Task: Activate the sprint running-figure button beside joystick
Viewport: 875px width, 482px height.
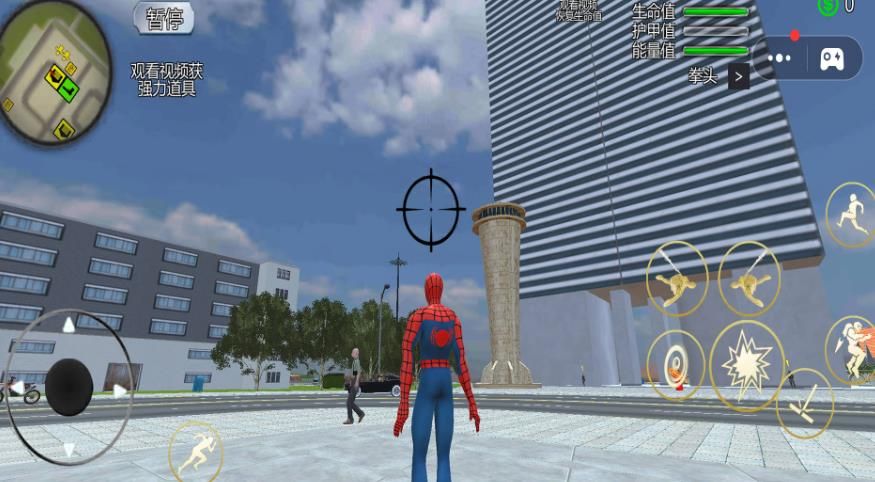Action: (x=195, y=451)
